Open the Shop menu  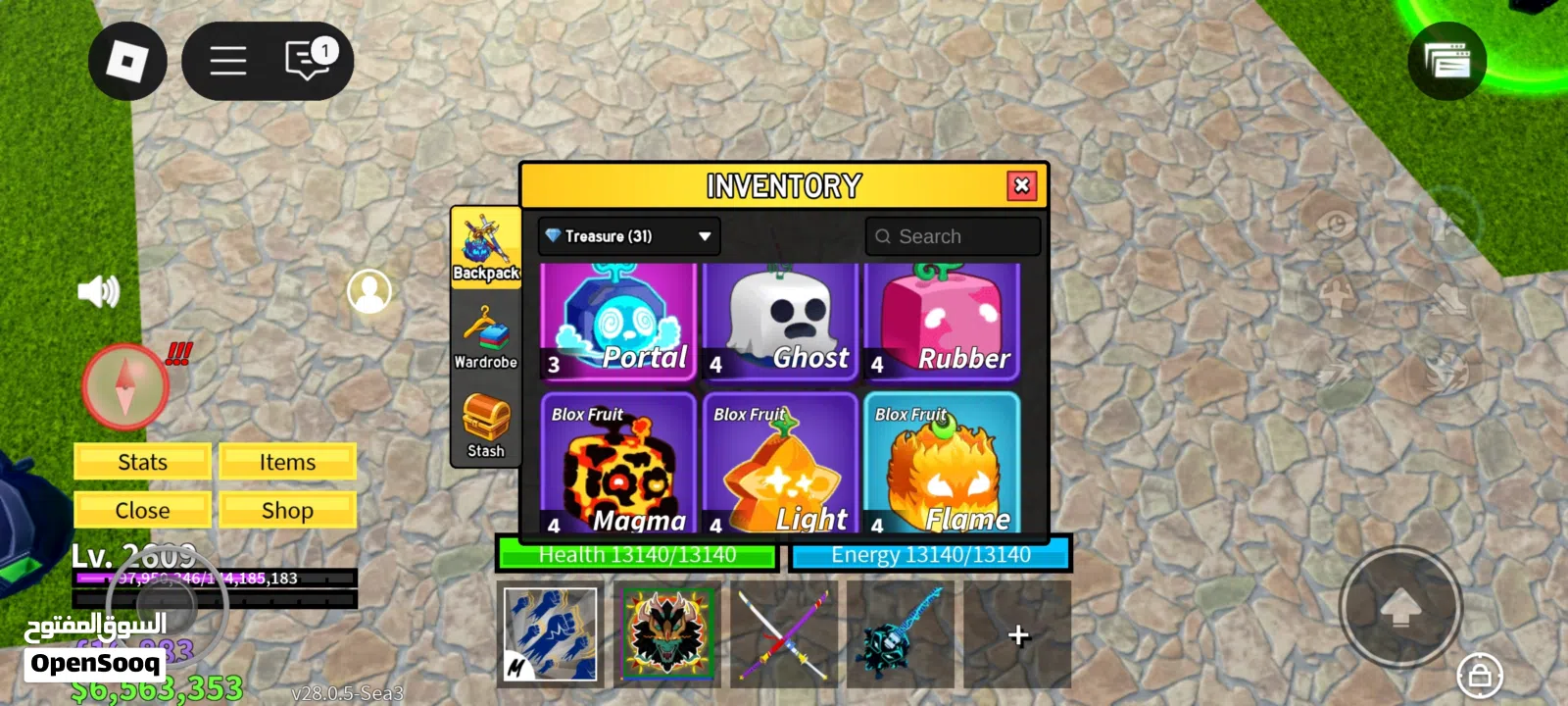[x=287, y=509]
